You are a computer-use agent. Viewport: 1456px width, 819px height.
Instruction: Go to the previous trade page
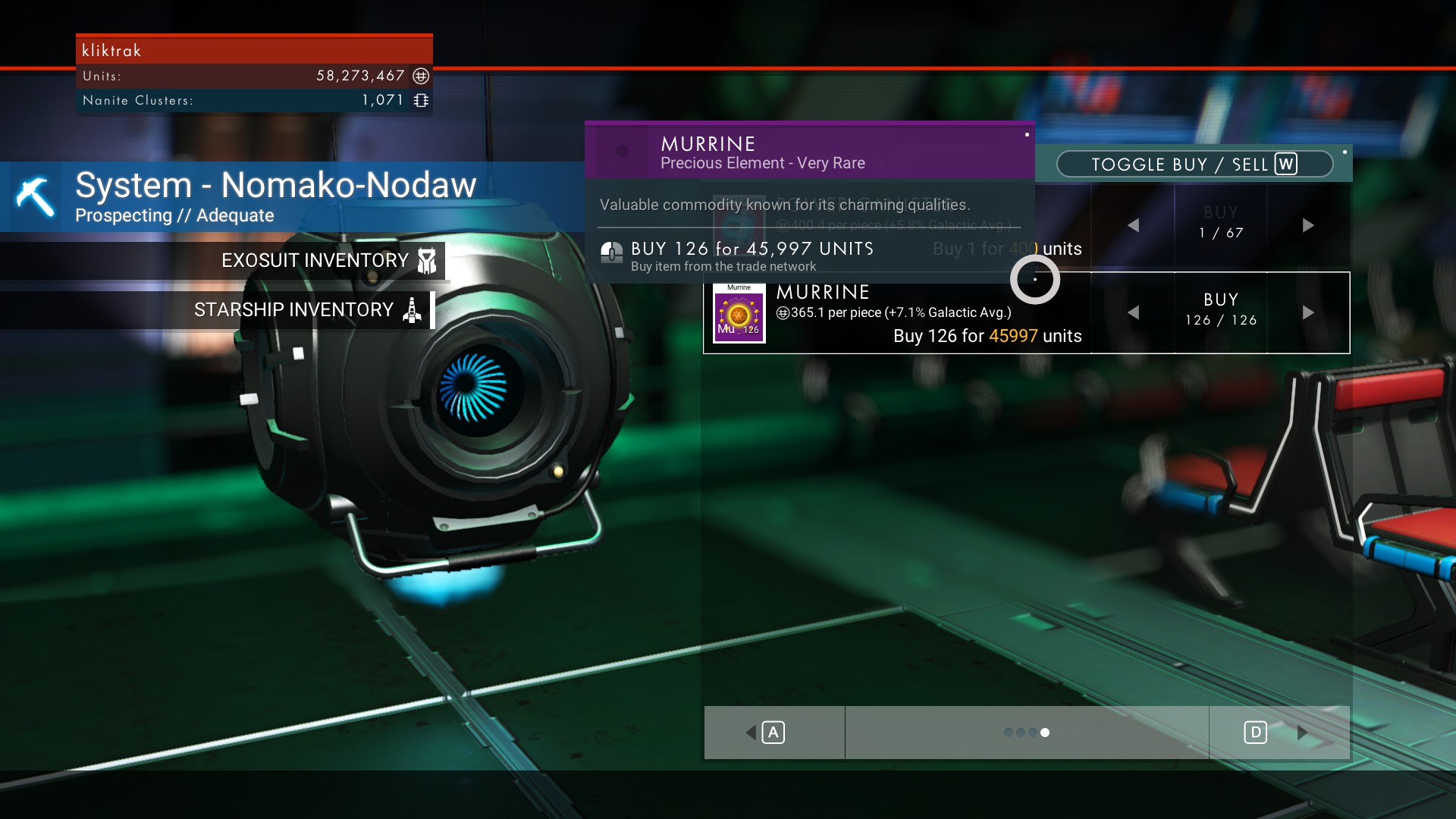point(773,733)
